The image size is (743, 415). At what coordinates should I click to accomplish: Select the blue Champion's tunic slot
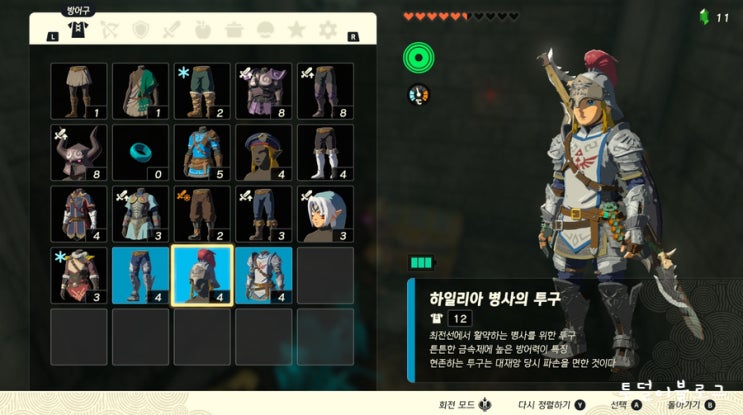pos(202,153)
